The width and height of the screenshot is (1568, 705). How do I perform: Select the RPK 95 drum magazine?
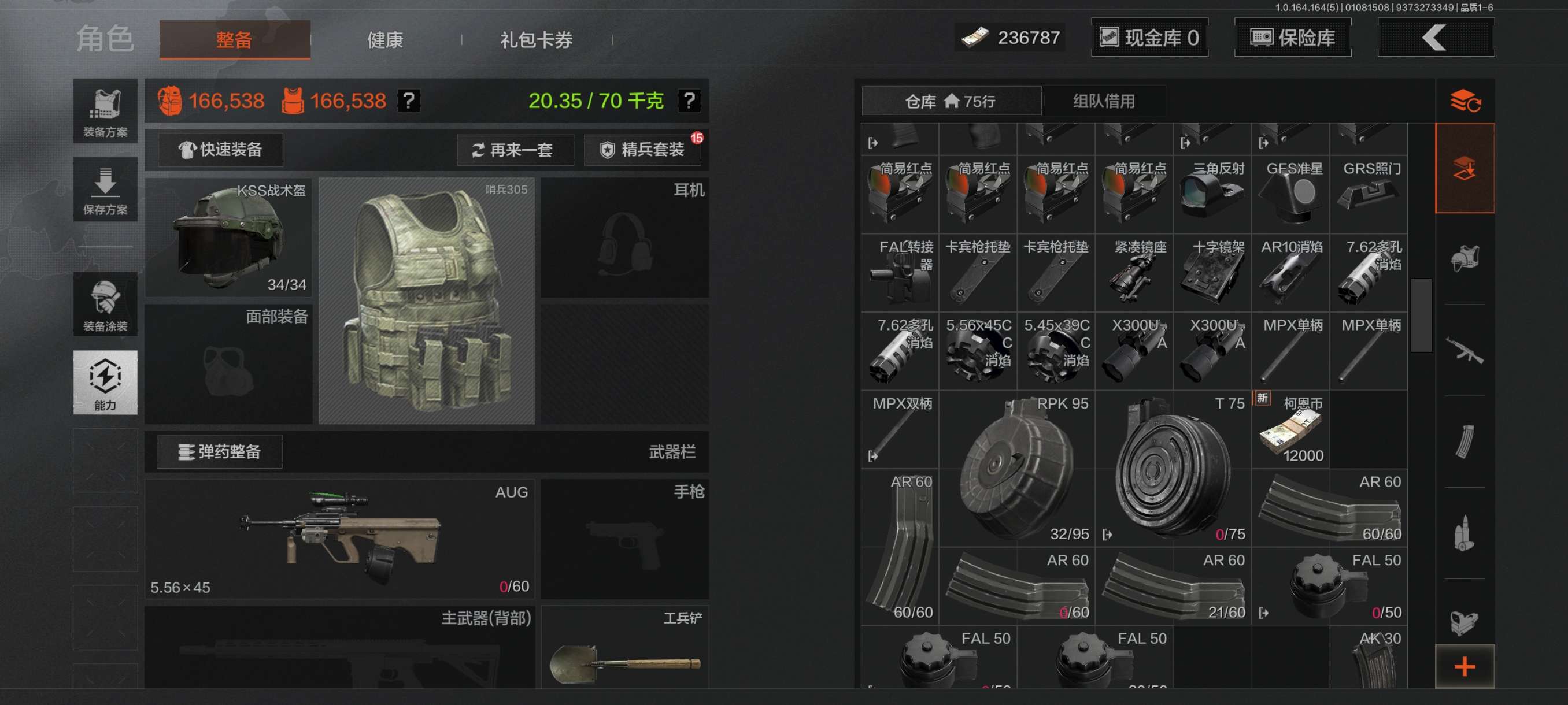[1017, 469]
